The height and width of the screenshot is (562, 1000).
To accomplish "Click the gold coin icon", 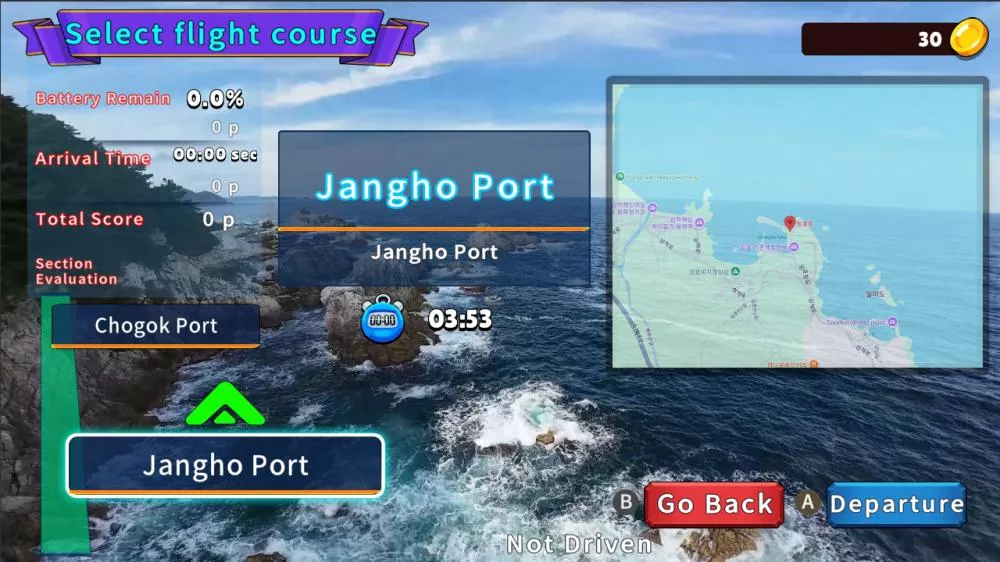I will tap(968, 38).
